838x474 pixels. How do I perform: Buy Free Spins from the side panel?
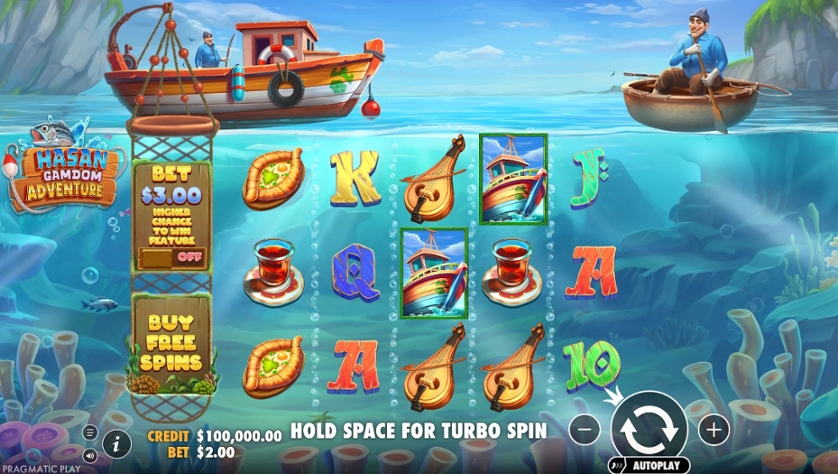(170, 342)
